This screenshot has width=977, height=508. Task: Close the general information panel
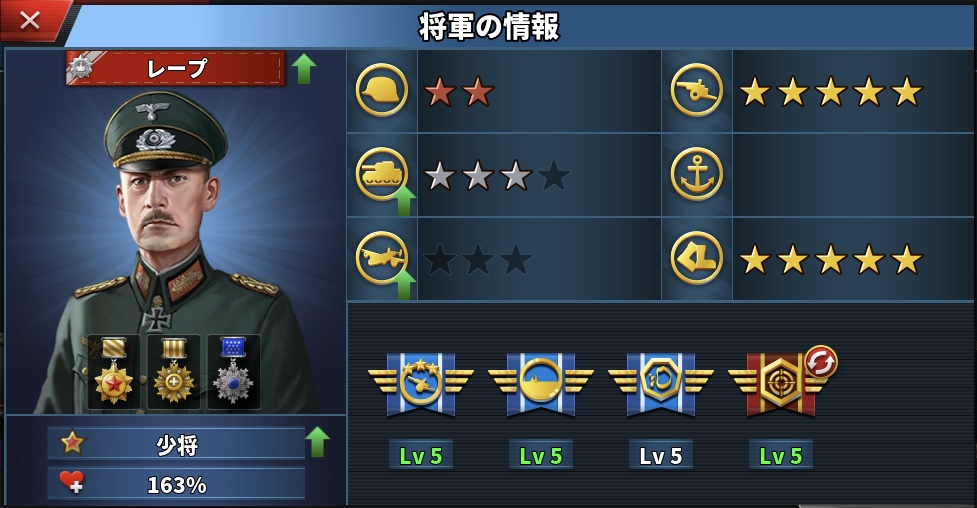coord(30,19)
